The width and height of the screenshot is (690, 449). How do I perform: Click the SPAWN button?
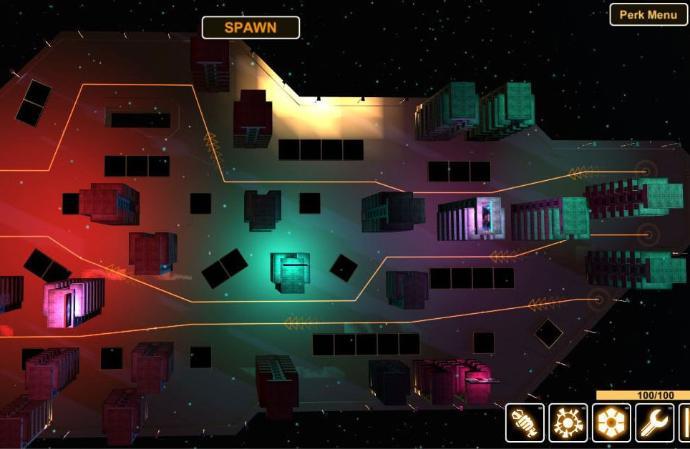pyautogui.click(x=250, y=28)
